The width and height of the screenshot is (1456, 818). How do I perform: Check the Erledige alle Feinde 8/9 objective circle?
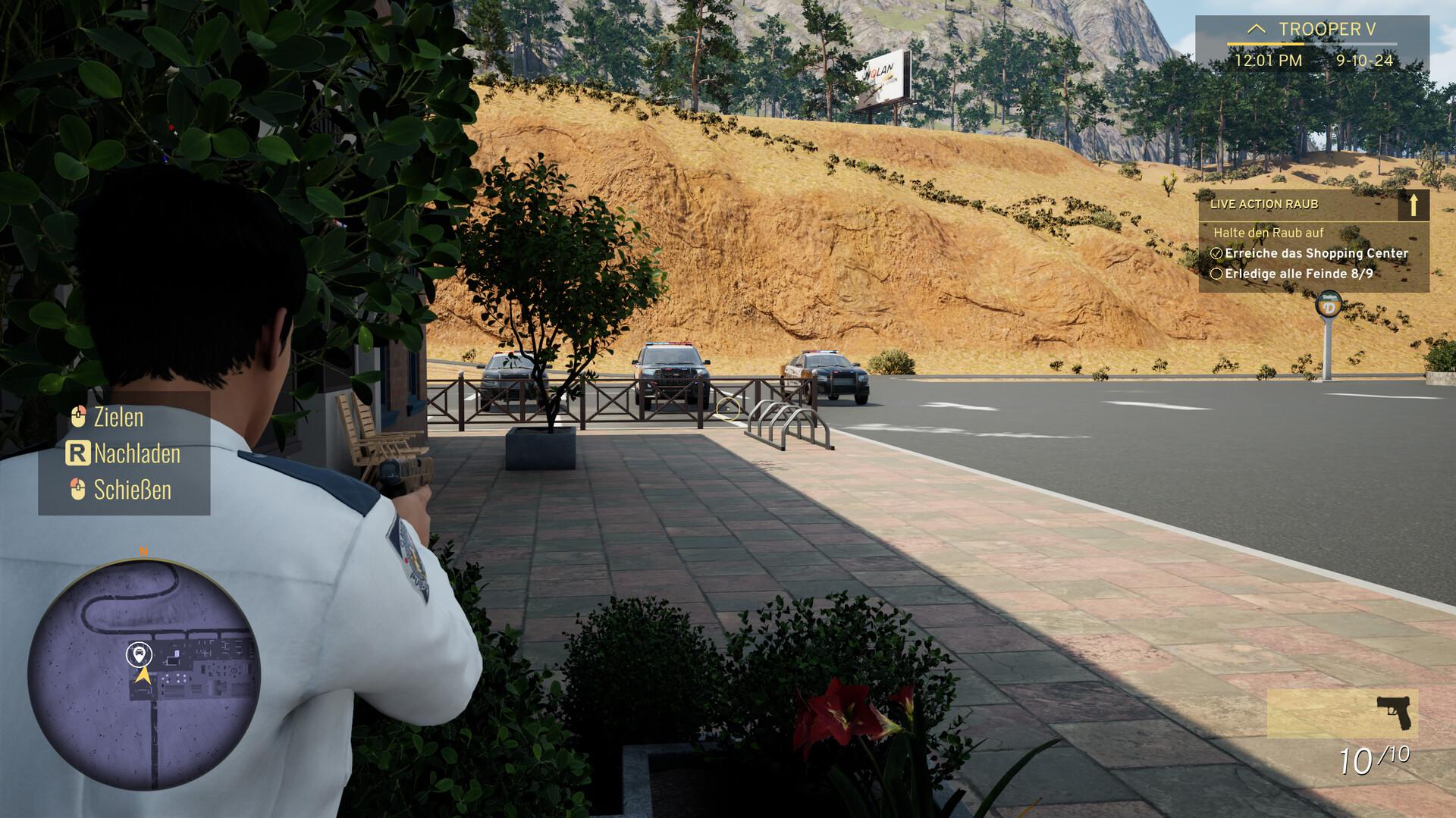coord(1216,274)
